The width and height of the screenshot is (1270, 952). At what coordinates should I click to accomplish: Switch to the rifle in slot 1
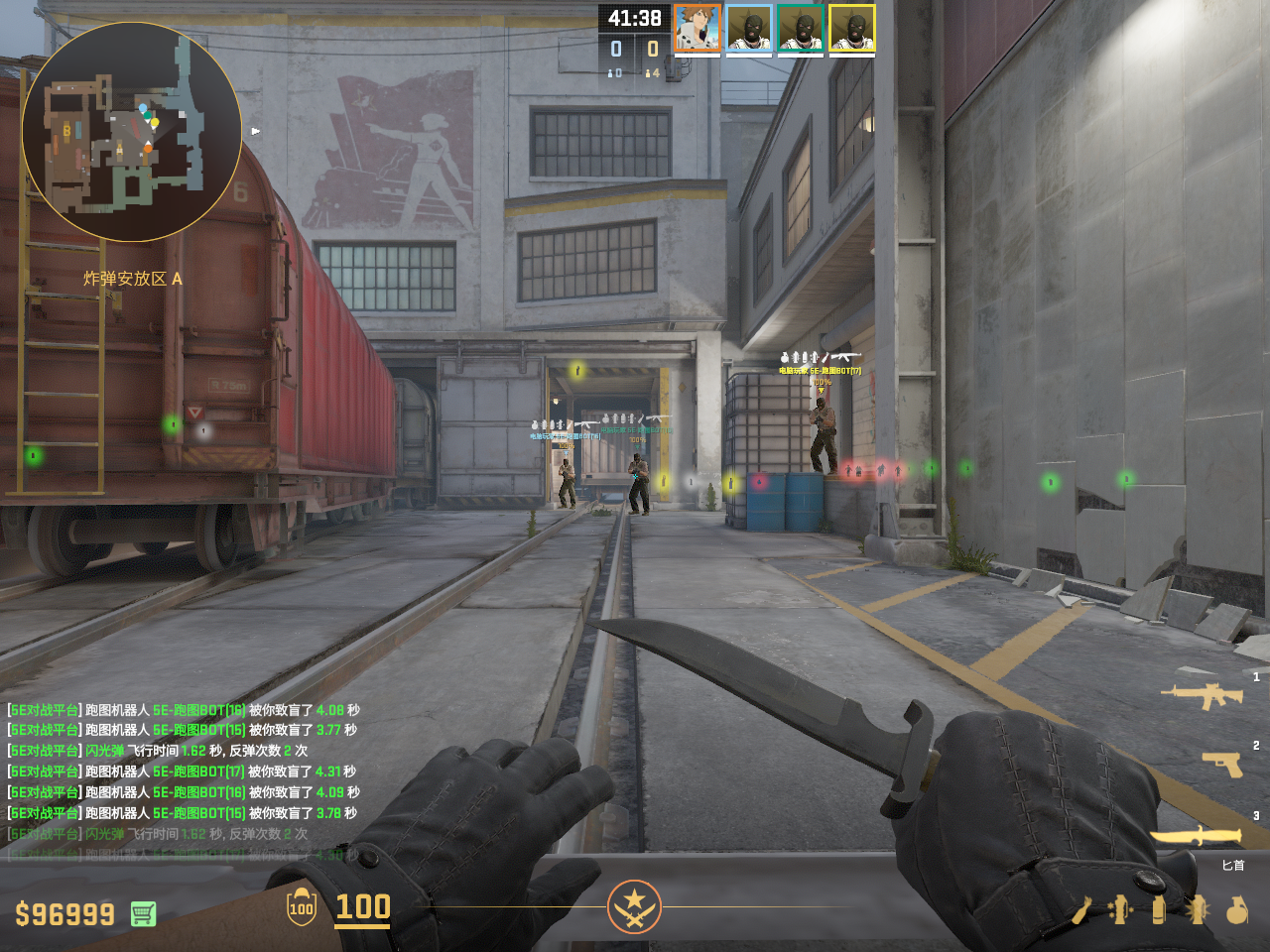(x=1203, y=695)
